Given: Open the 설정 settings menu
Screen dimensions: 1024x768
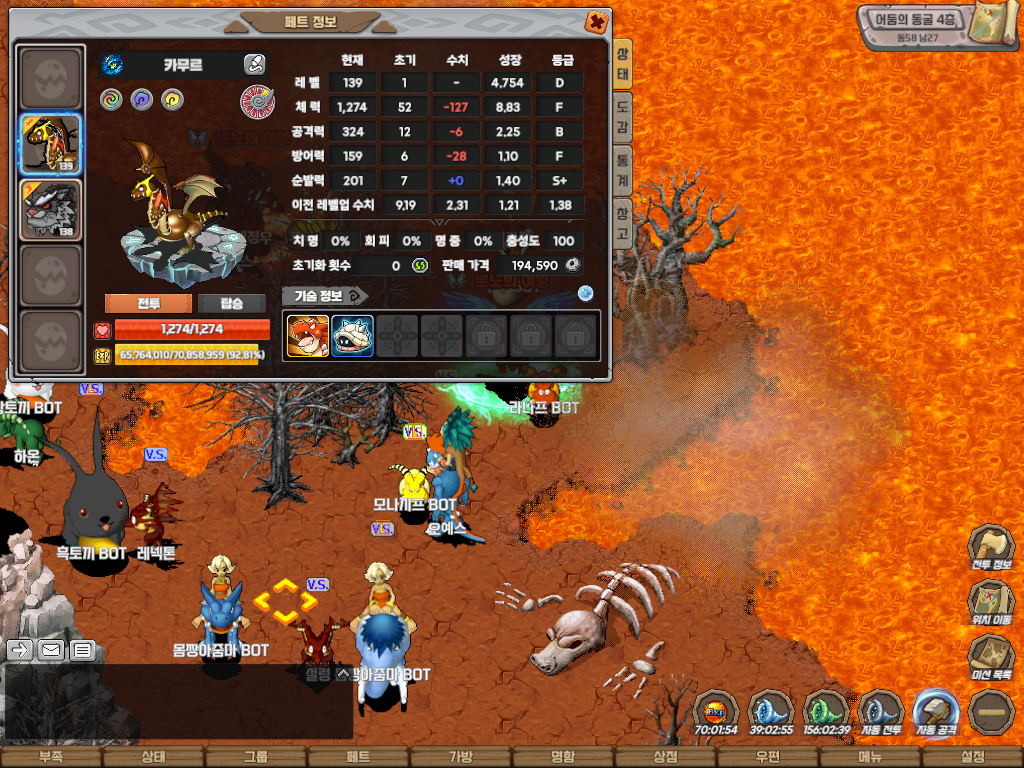Looking at the screenshot, I should 972,757.
